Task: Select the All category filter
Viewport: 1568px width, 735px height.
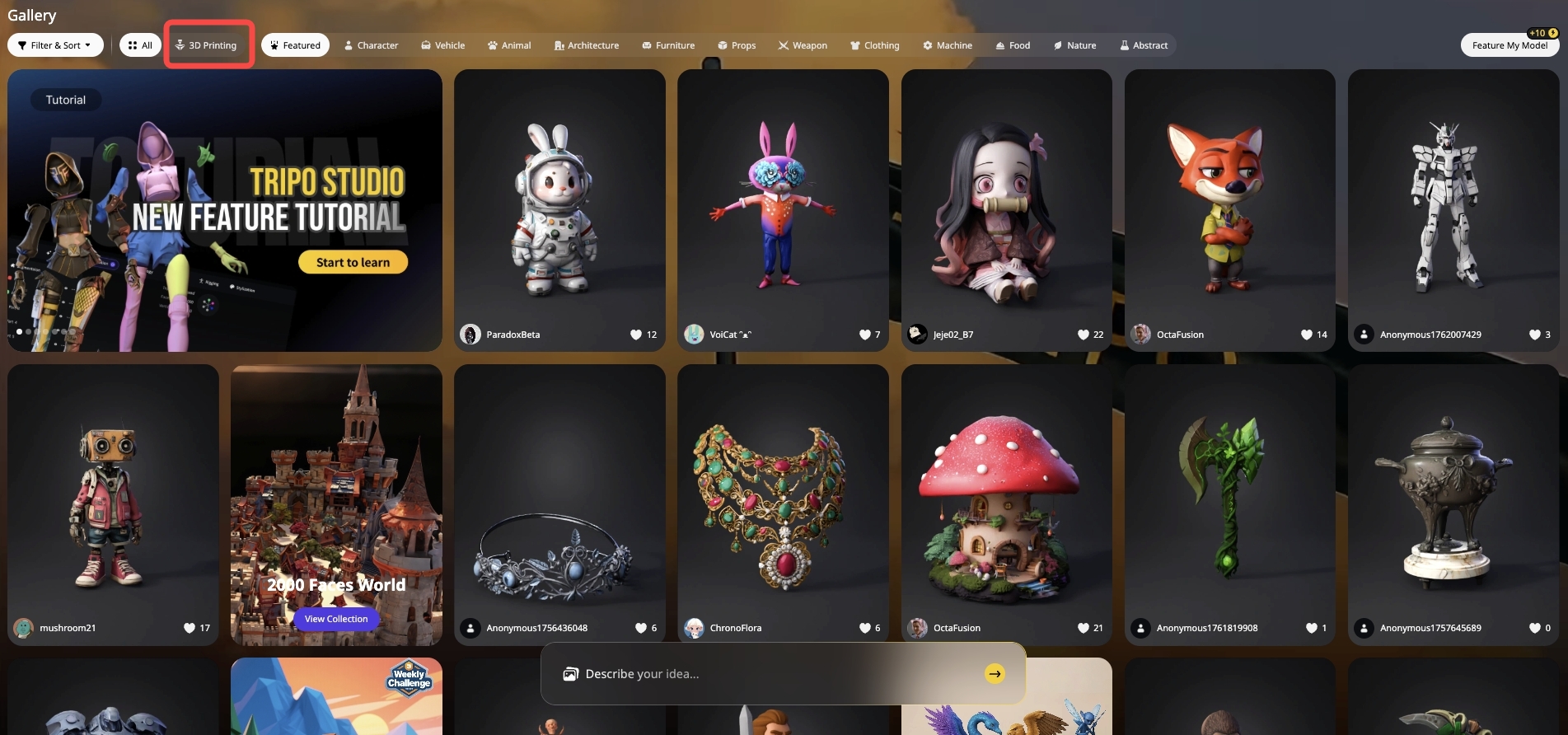Action: [140, 45]
